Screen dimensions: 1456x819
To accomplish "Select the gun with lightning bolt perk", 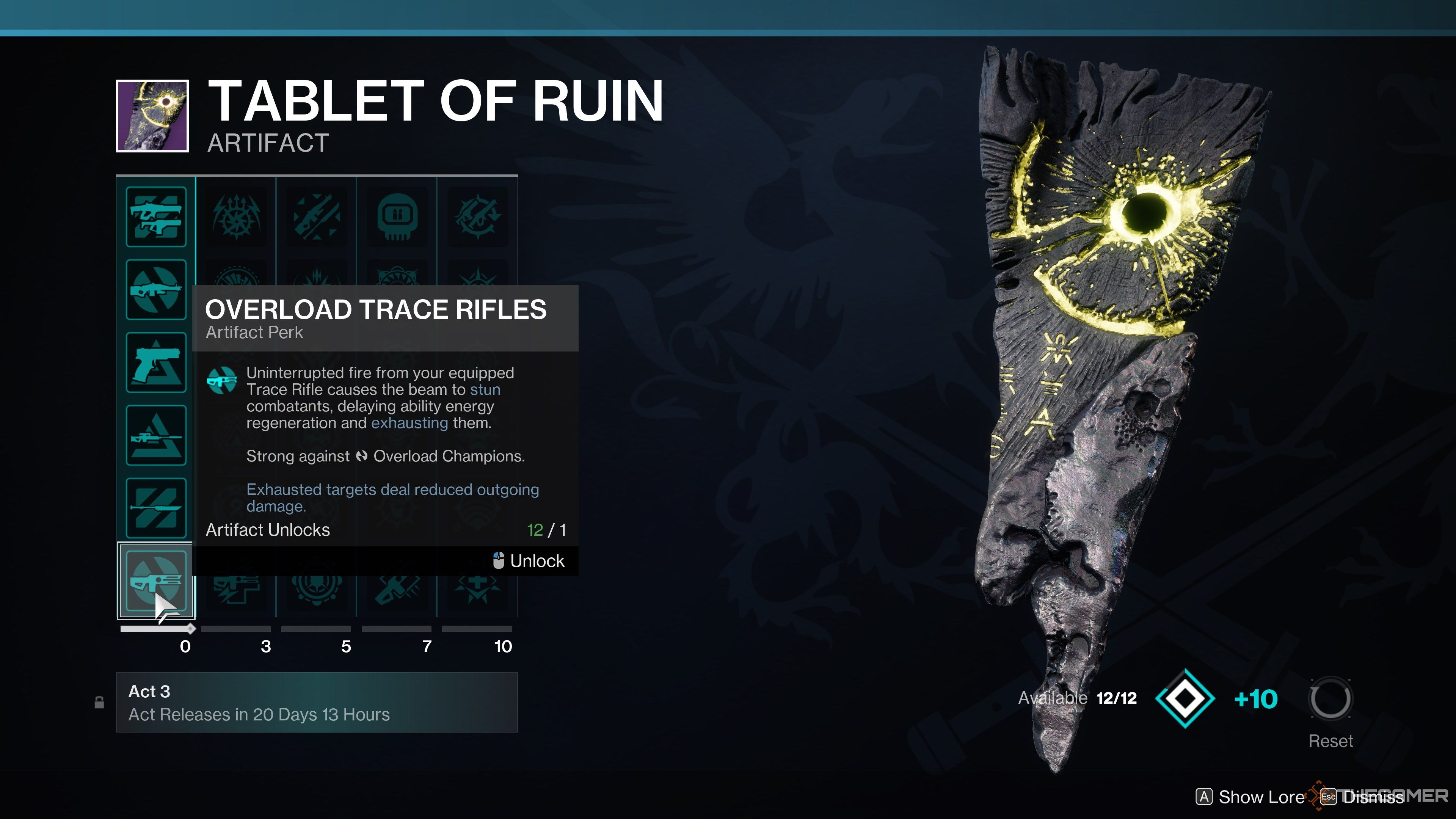I will 236,591.
